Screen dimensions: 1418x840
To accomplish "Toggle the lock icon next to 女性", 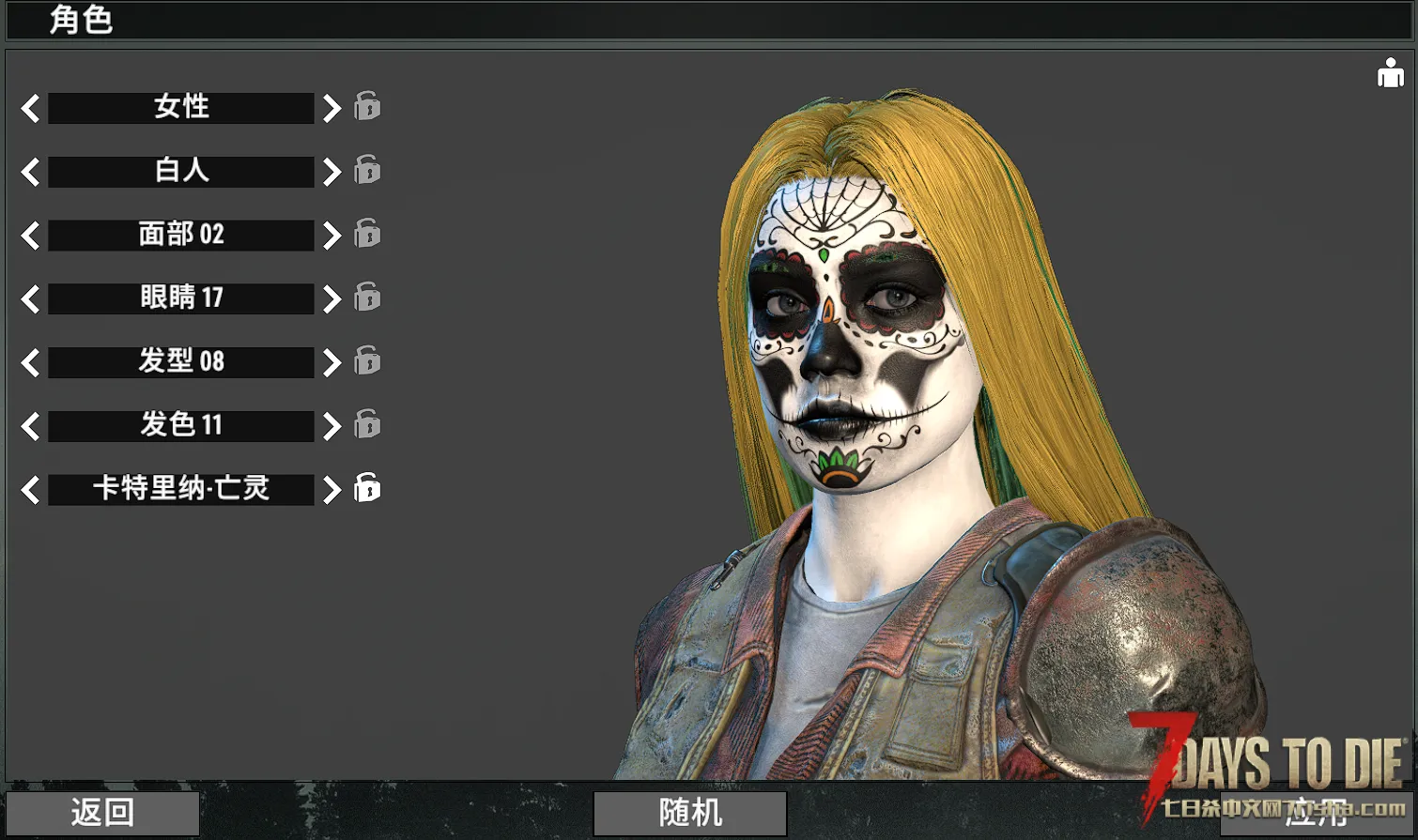I will click(367, 106).
